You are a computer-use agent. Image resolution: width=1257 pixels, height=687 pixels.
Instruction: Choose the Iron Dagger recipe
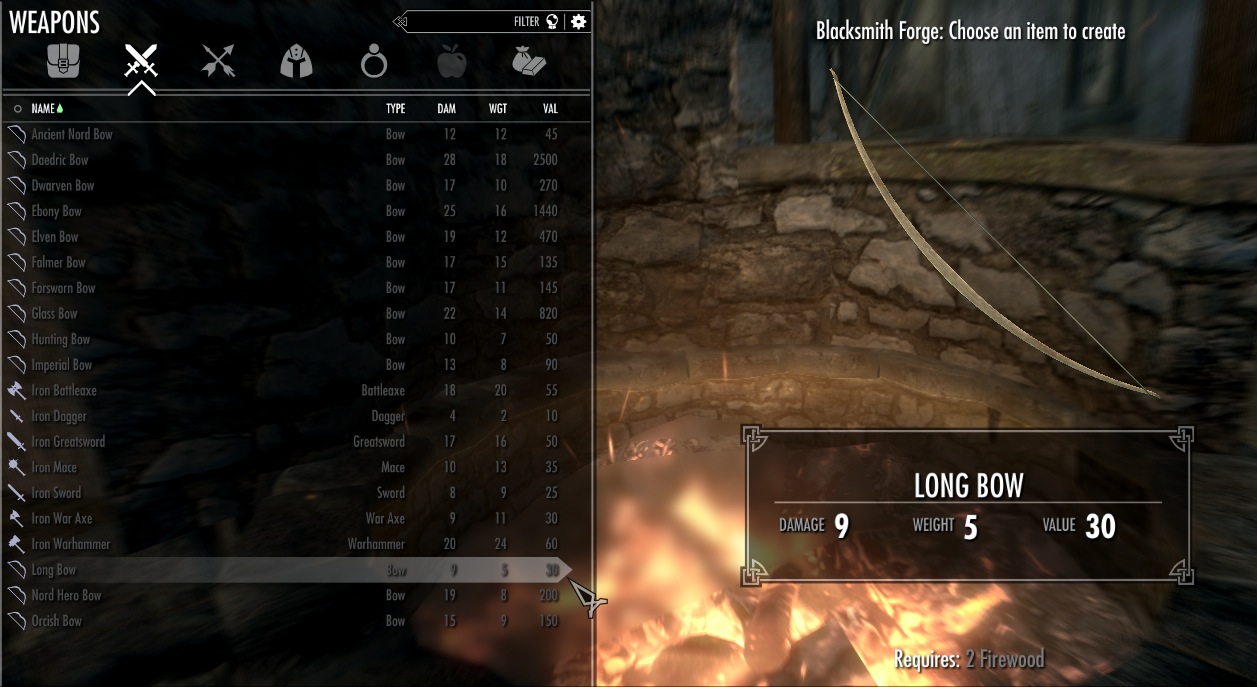tap(59, 416)
